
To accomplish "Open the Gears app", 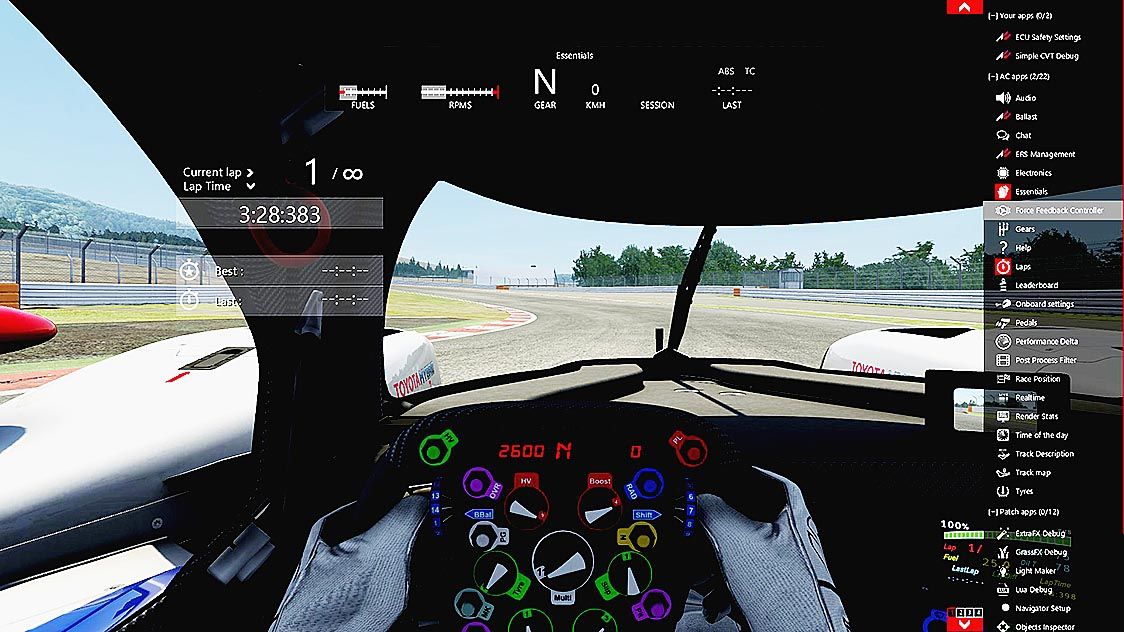I will click(1025, 229).
